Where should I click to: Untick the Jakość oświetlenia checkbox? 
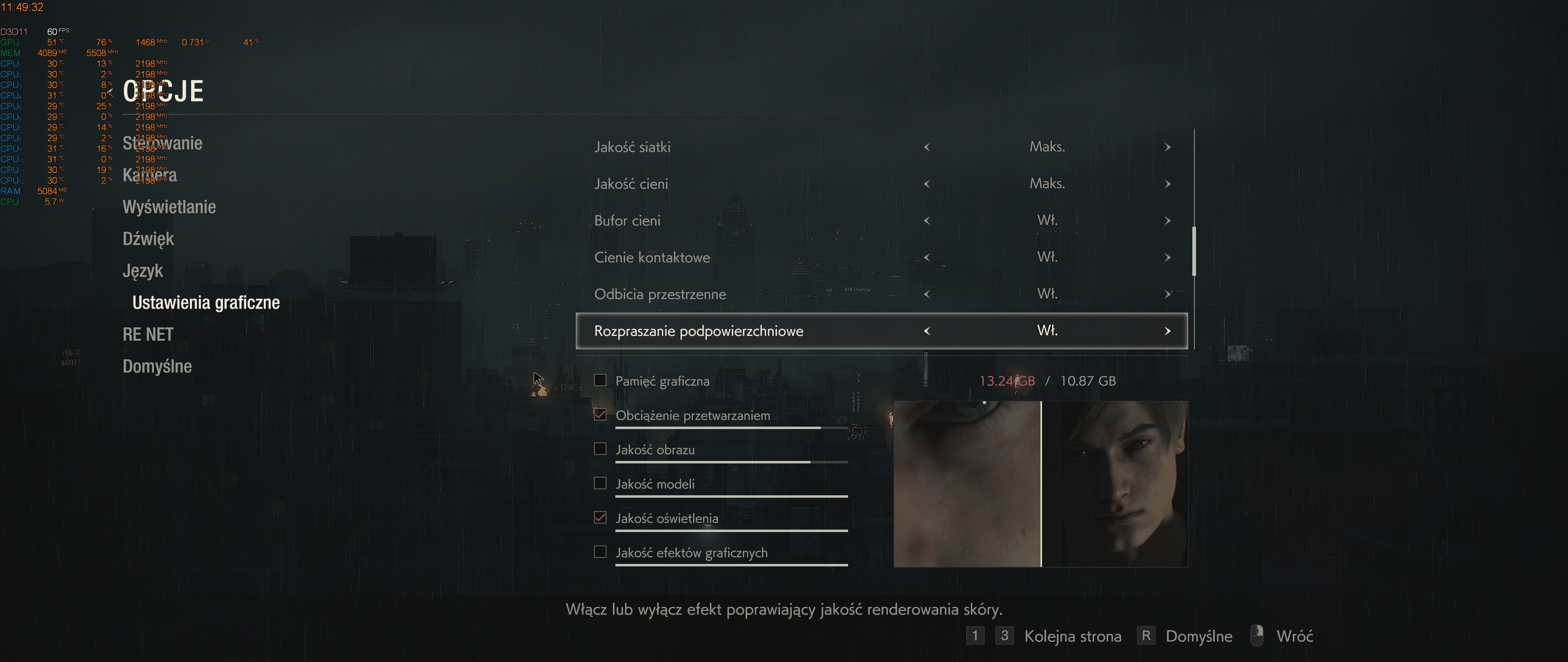coord(600,518)
